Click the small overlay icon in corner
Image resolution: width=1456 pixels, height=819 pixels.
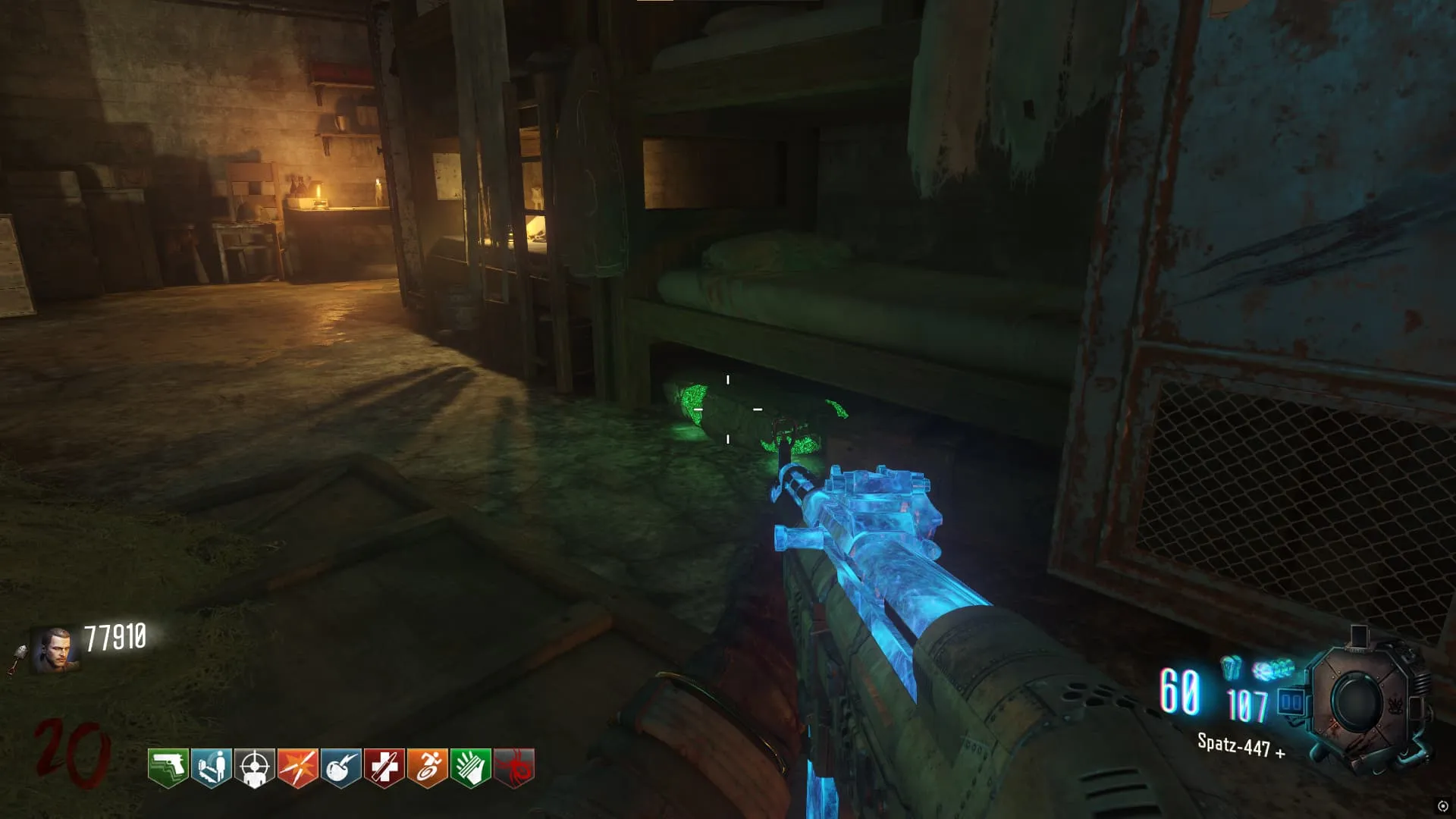(1442, 806)
